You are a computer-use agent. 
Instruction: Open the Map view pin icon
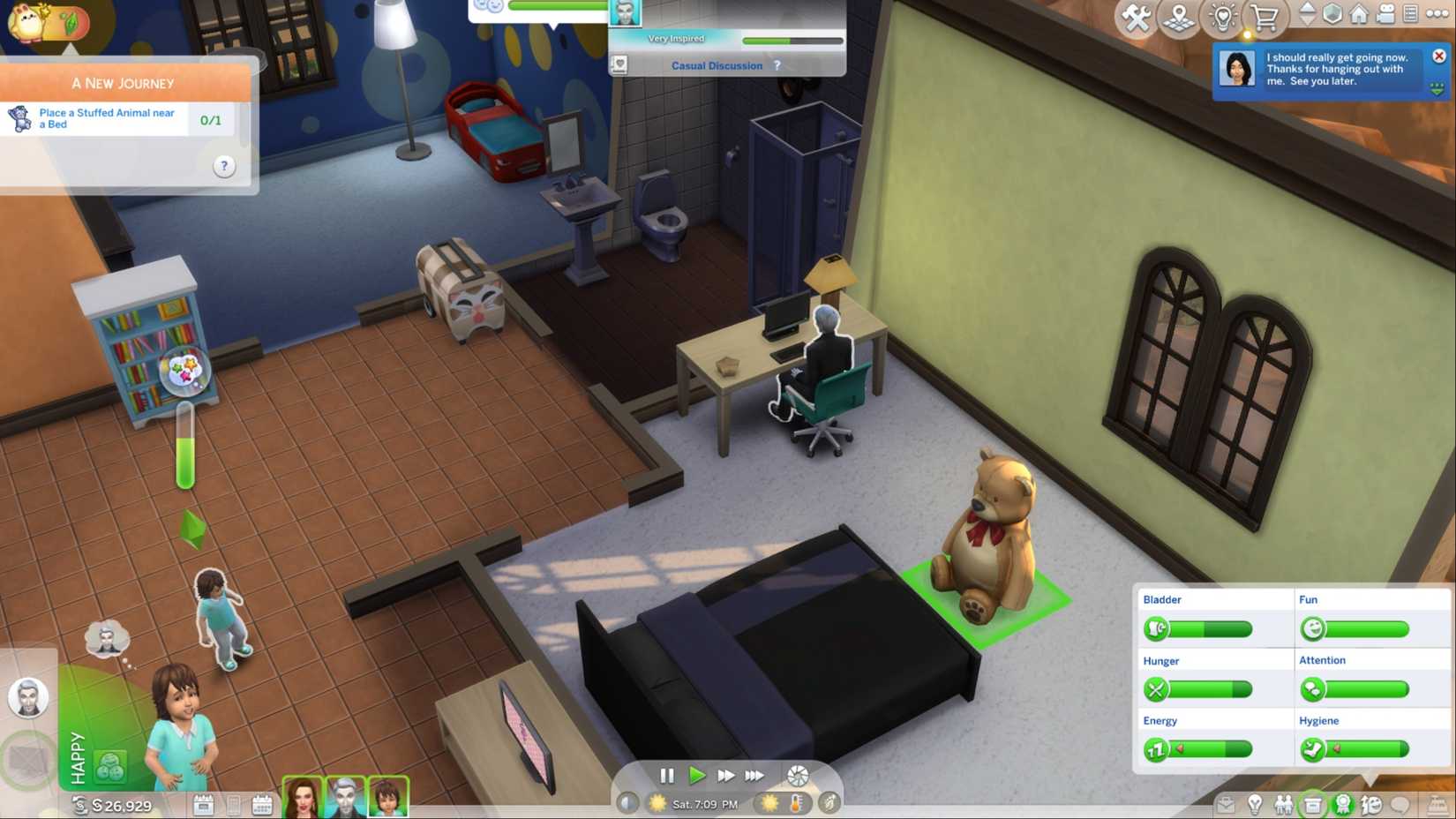pyautogui.click(x=1180, y=15)
